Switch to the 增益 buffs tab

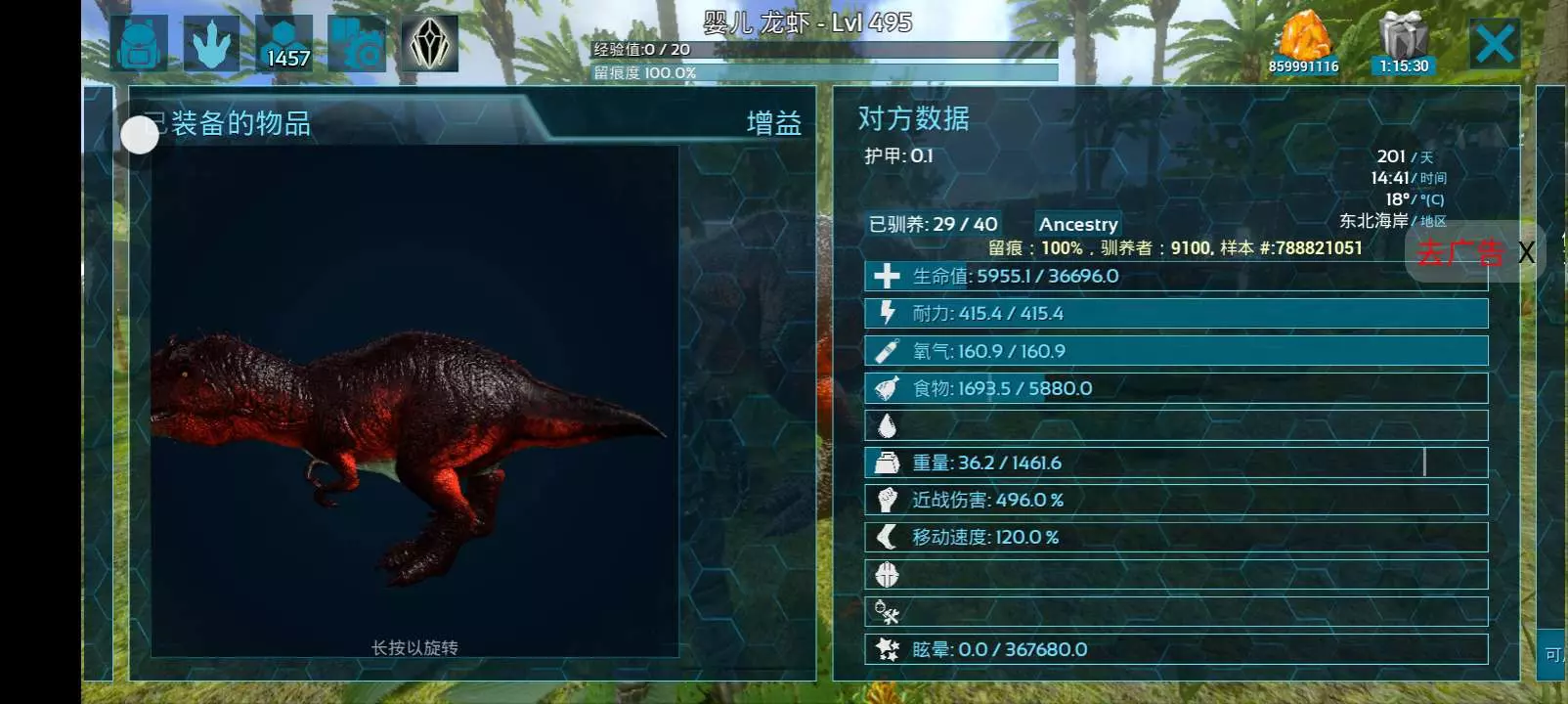coord(773,123)
